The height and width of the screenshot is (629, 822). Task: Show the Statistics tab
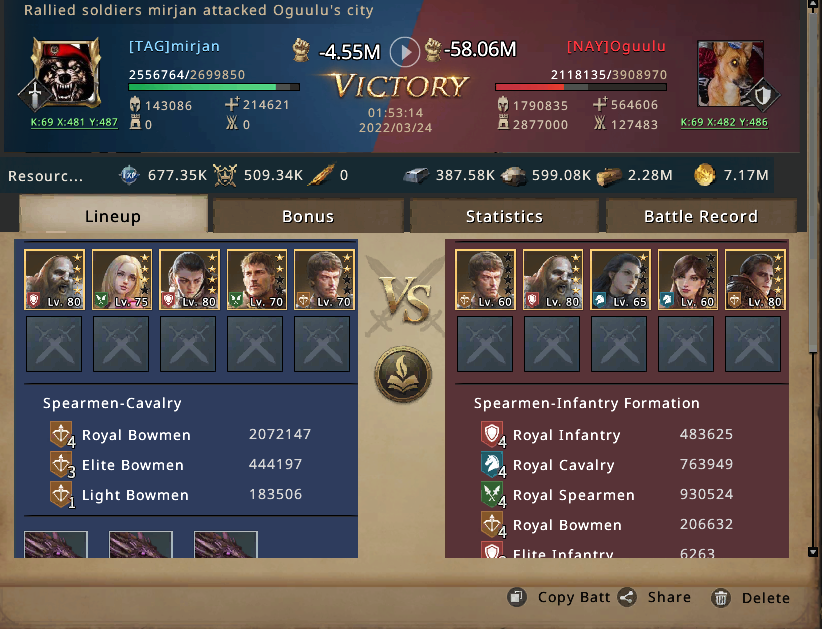point(504,216)
